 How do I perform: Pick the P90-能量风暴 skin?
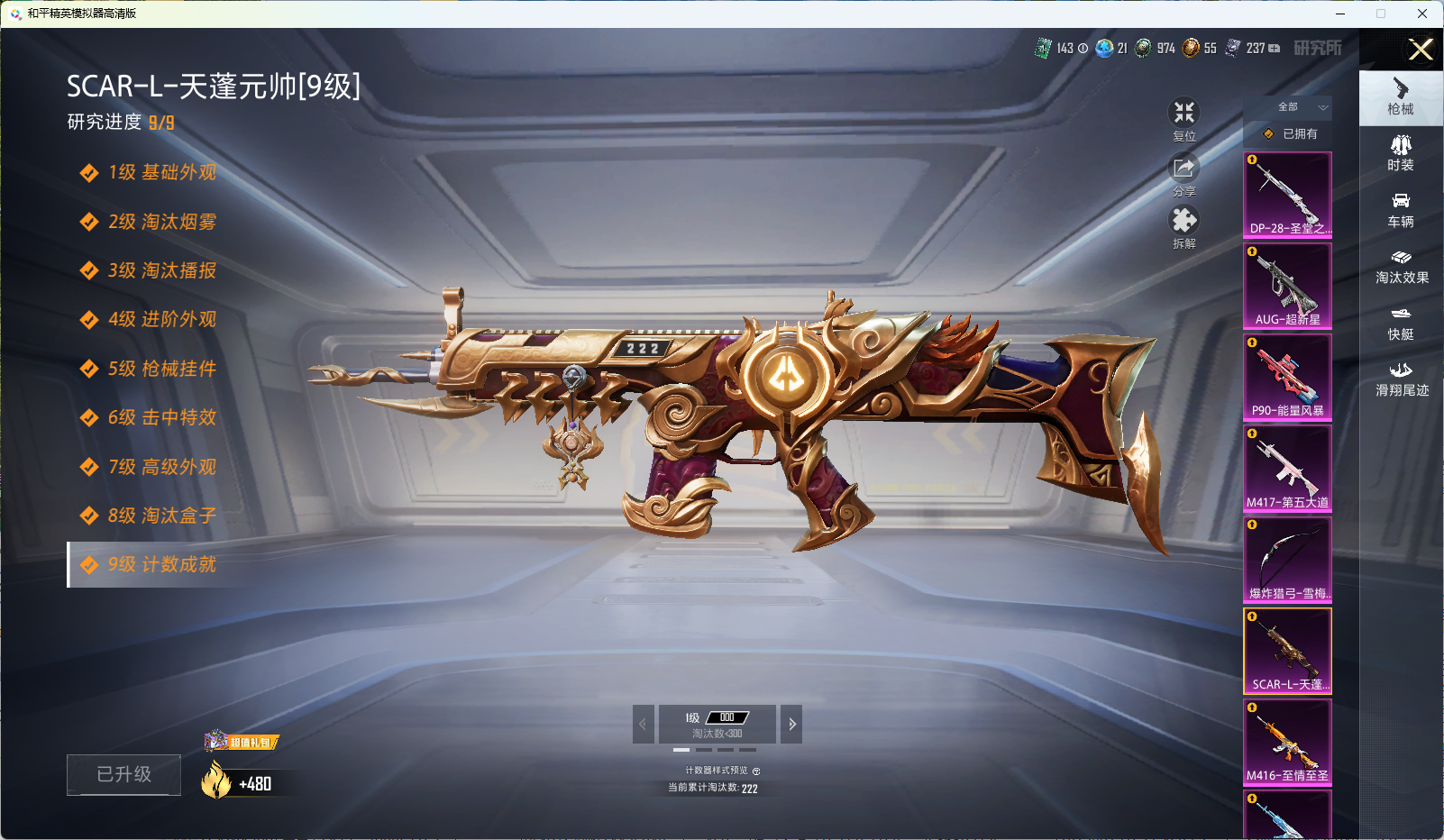click(1287, 377)
